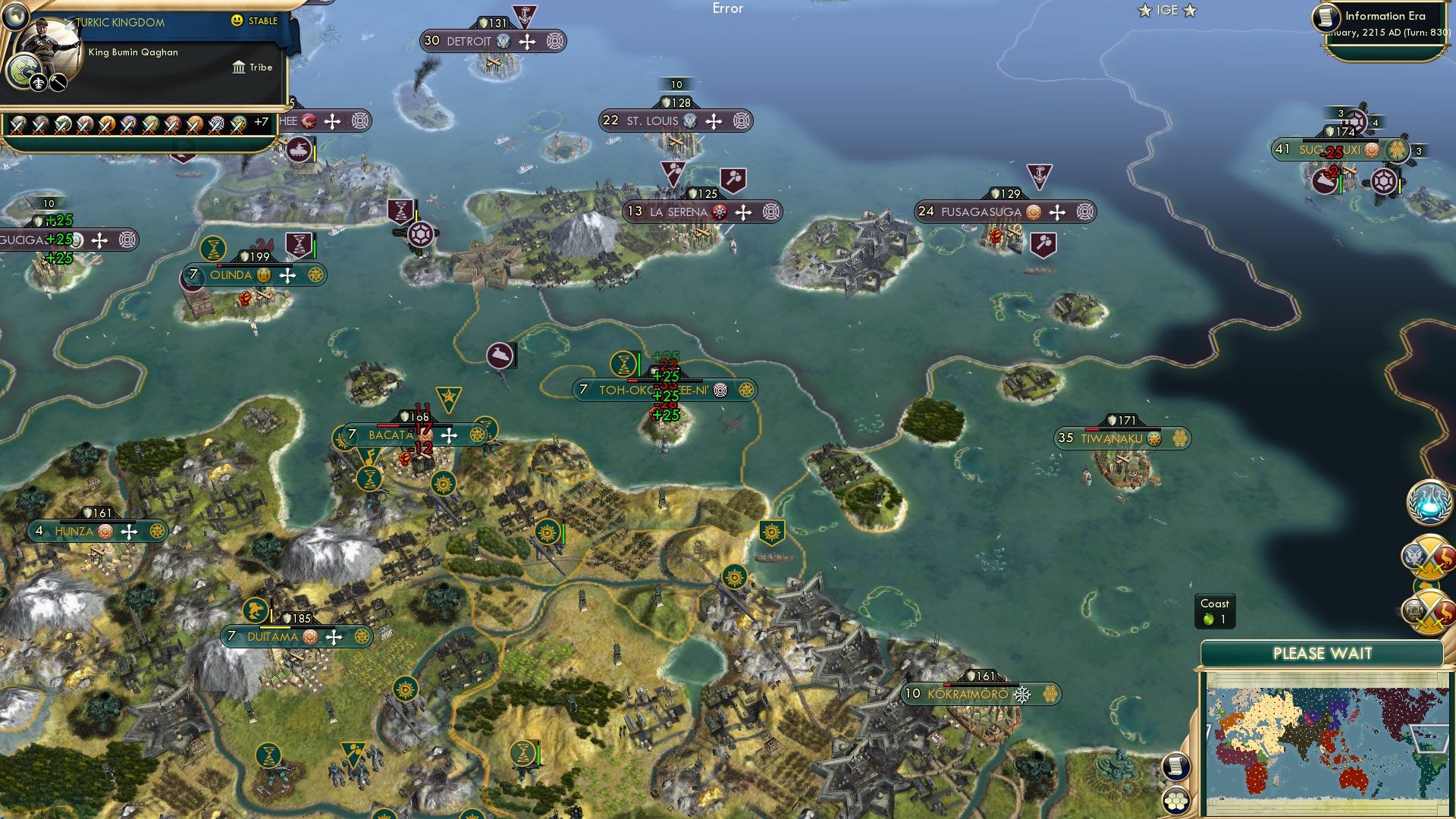Open the city screen for Detroit

[469, 42]
